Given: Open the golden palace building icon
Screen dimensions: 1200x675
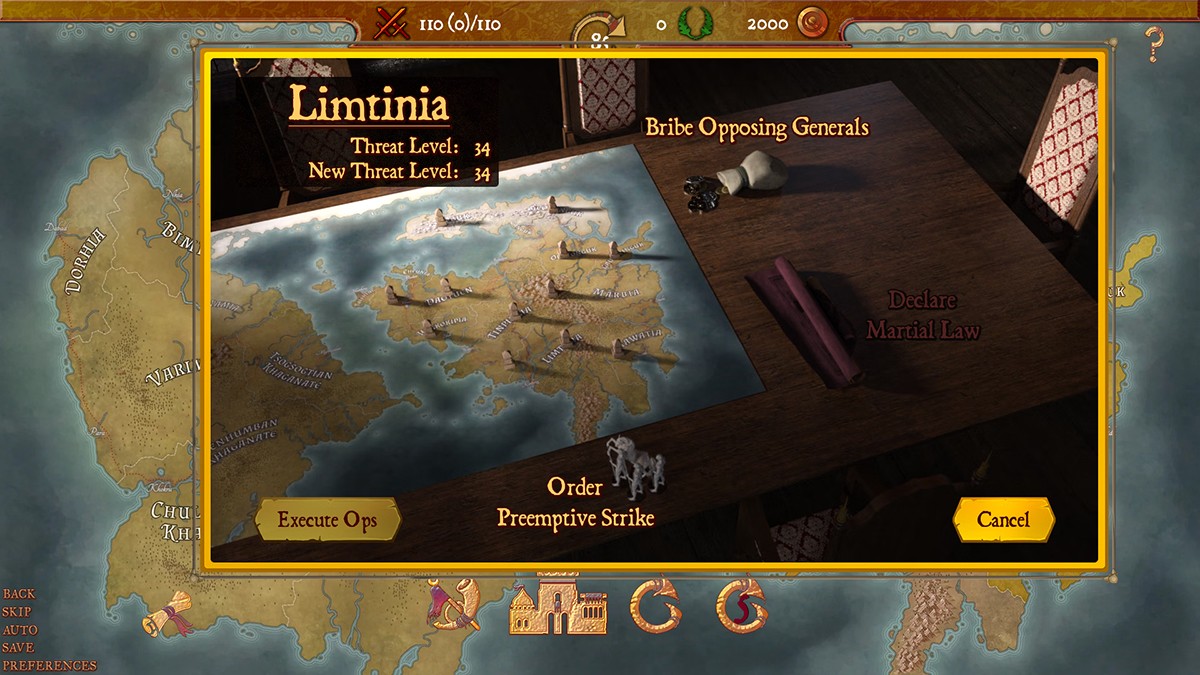Looking at the screenshot, I should [558, 606].
